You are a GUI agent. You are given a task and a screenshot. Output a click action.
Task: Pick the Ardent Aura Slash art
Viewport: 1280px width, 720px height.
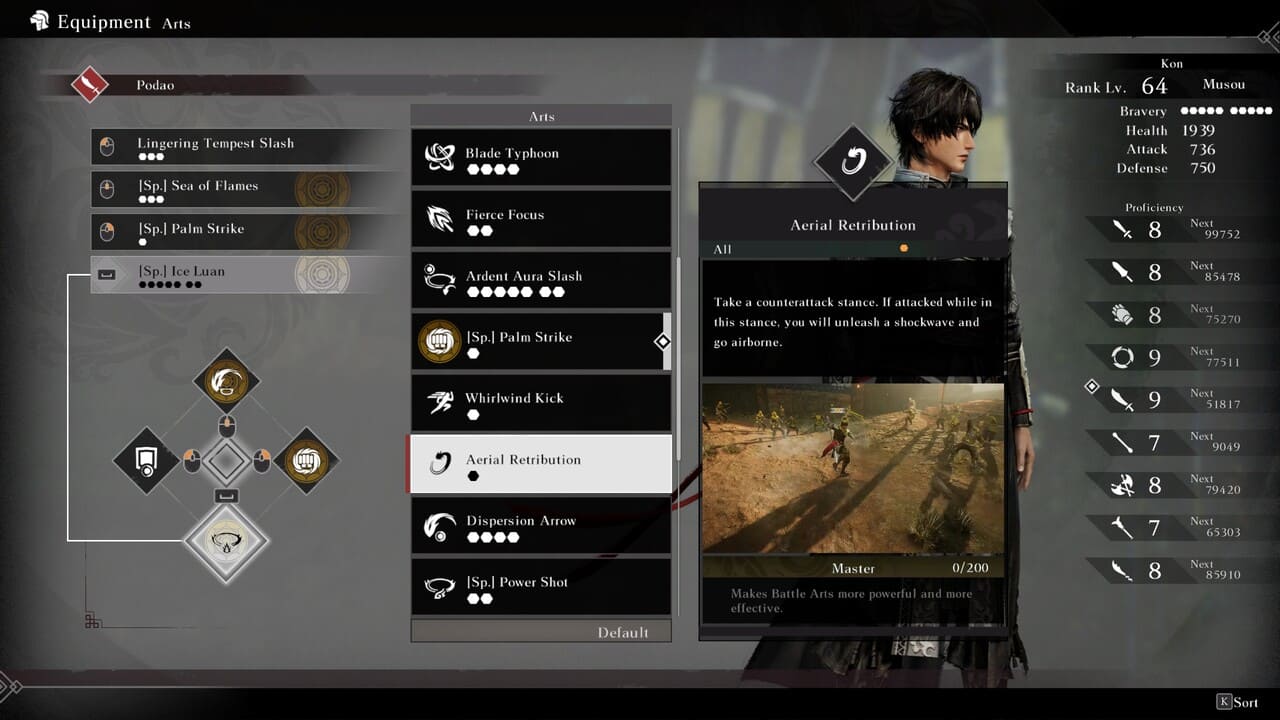pos(541,281)
